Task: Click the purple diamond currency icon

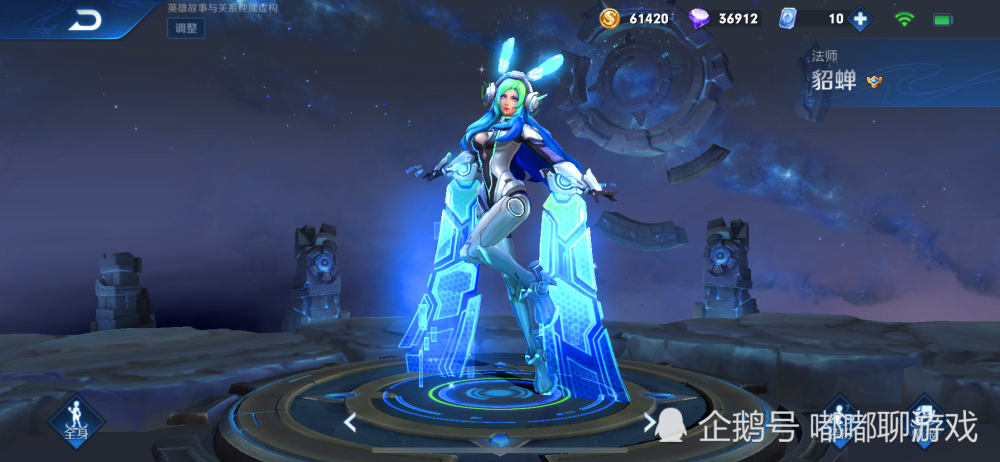Action: coord(700,18)
